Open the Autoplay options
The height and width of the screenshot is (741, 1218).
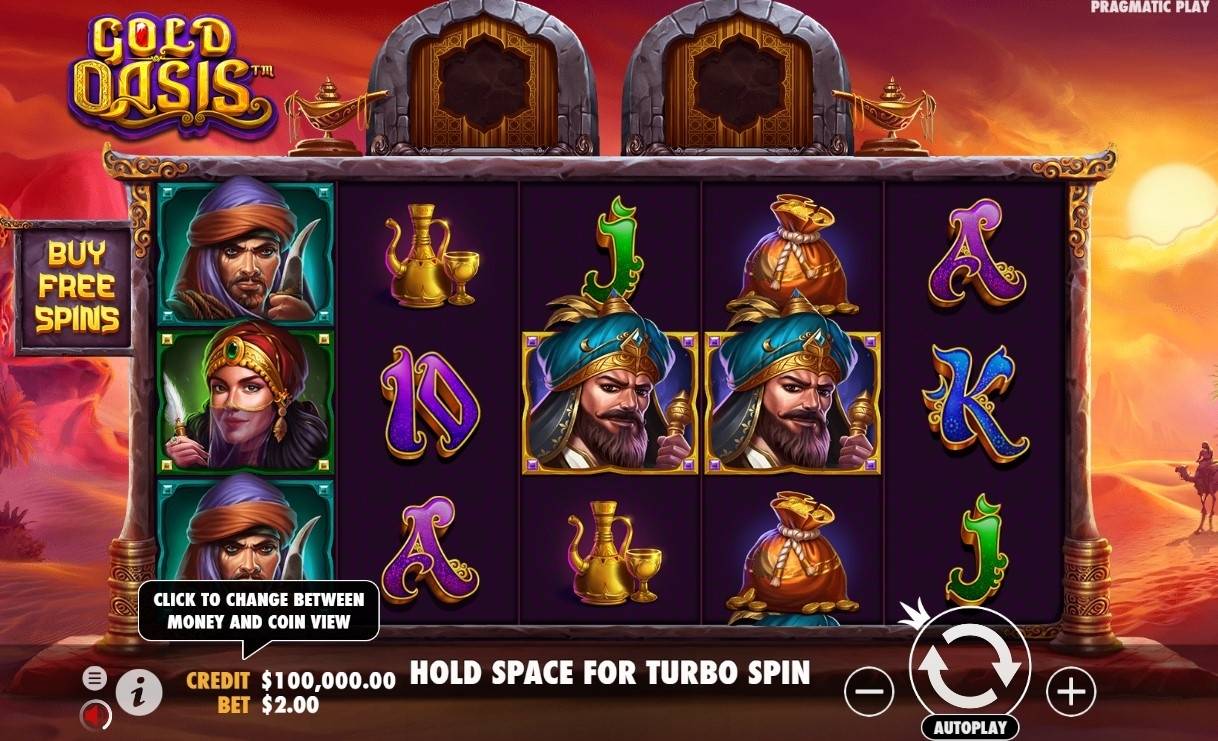pyautogui.click(x=968, y=727)
